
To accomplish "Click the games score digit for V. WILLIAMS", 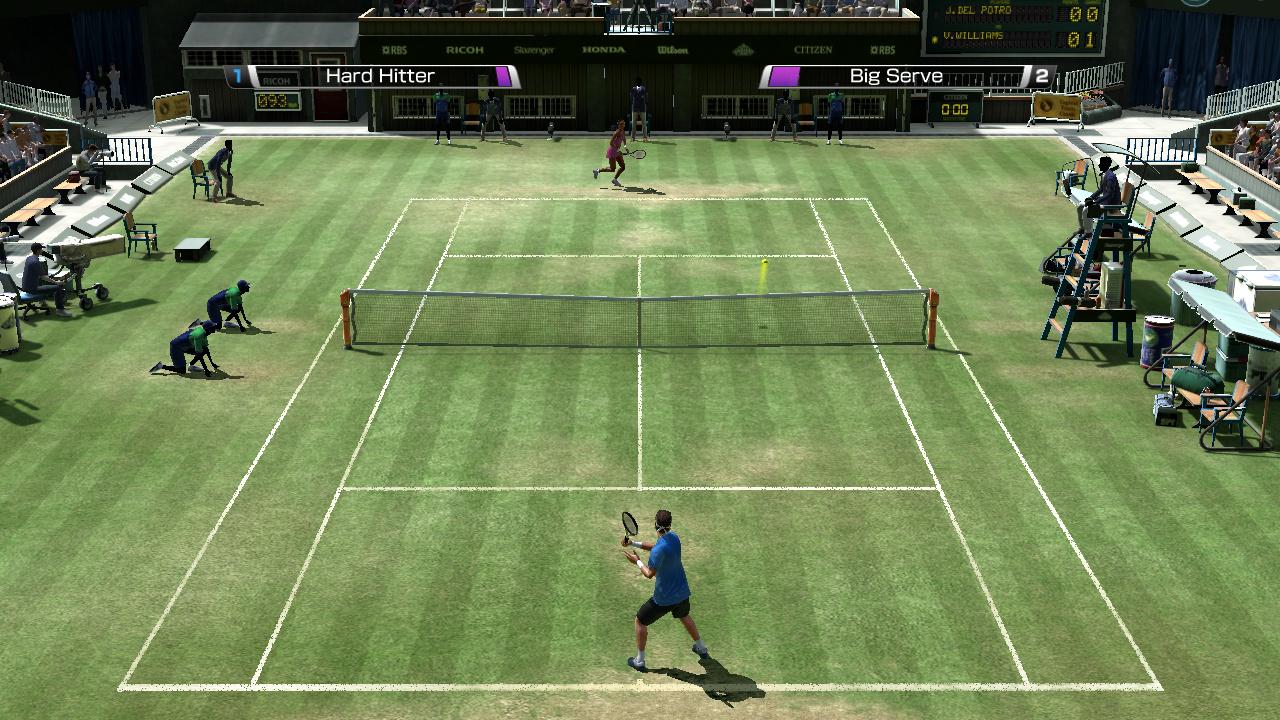I will click(x=1092, y=41).
